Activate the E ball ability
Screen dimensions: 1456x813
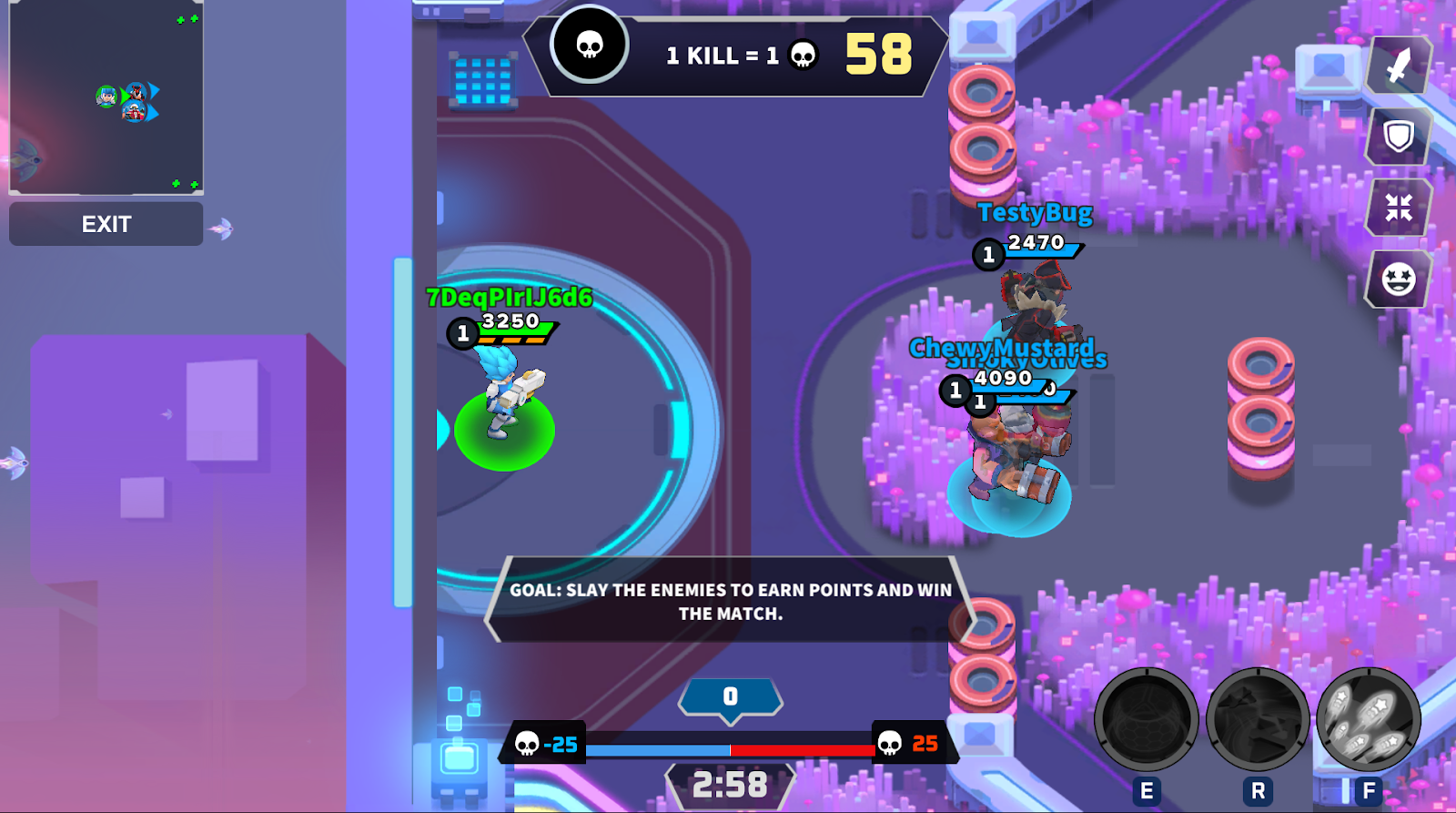[1148, 719]
